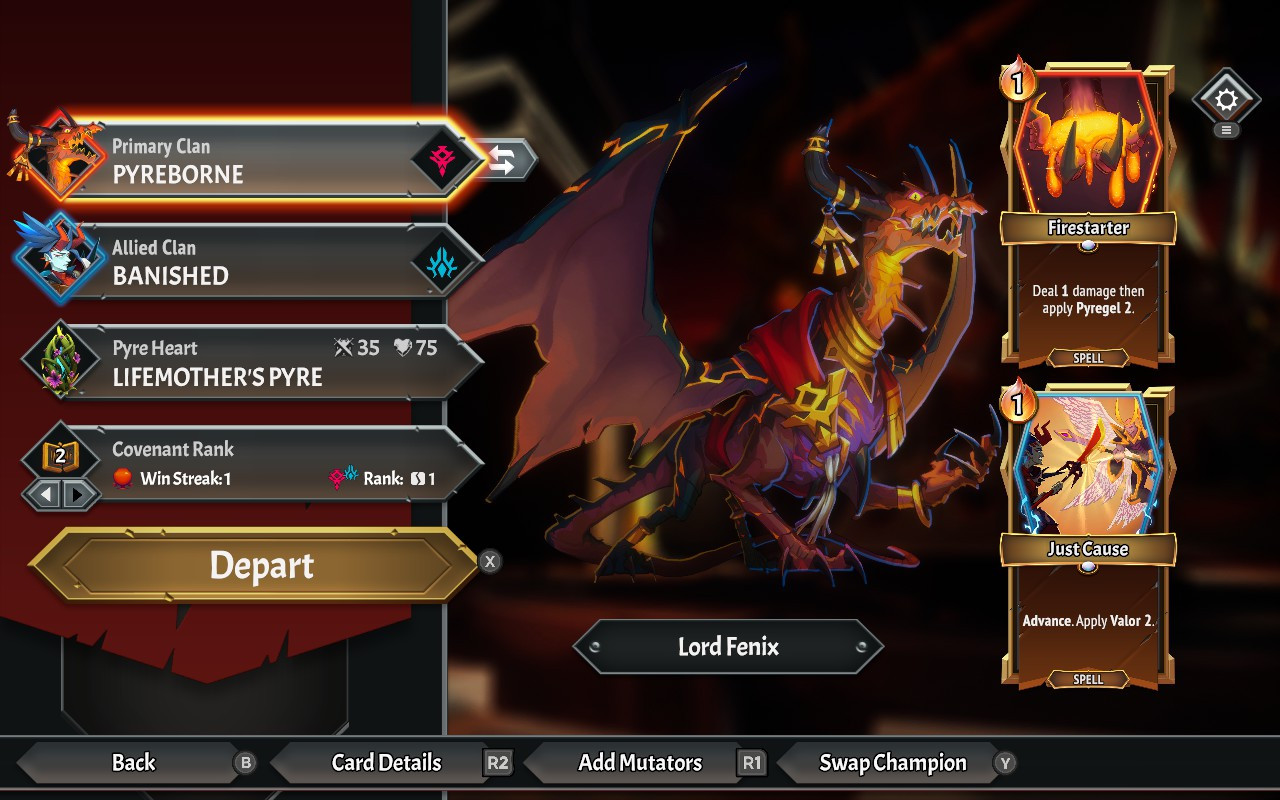Screen dimensions: 1280x800
Task: Select Add Mutators in the bottom bar
Action: pos(640,763)
